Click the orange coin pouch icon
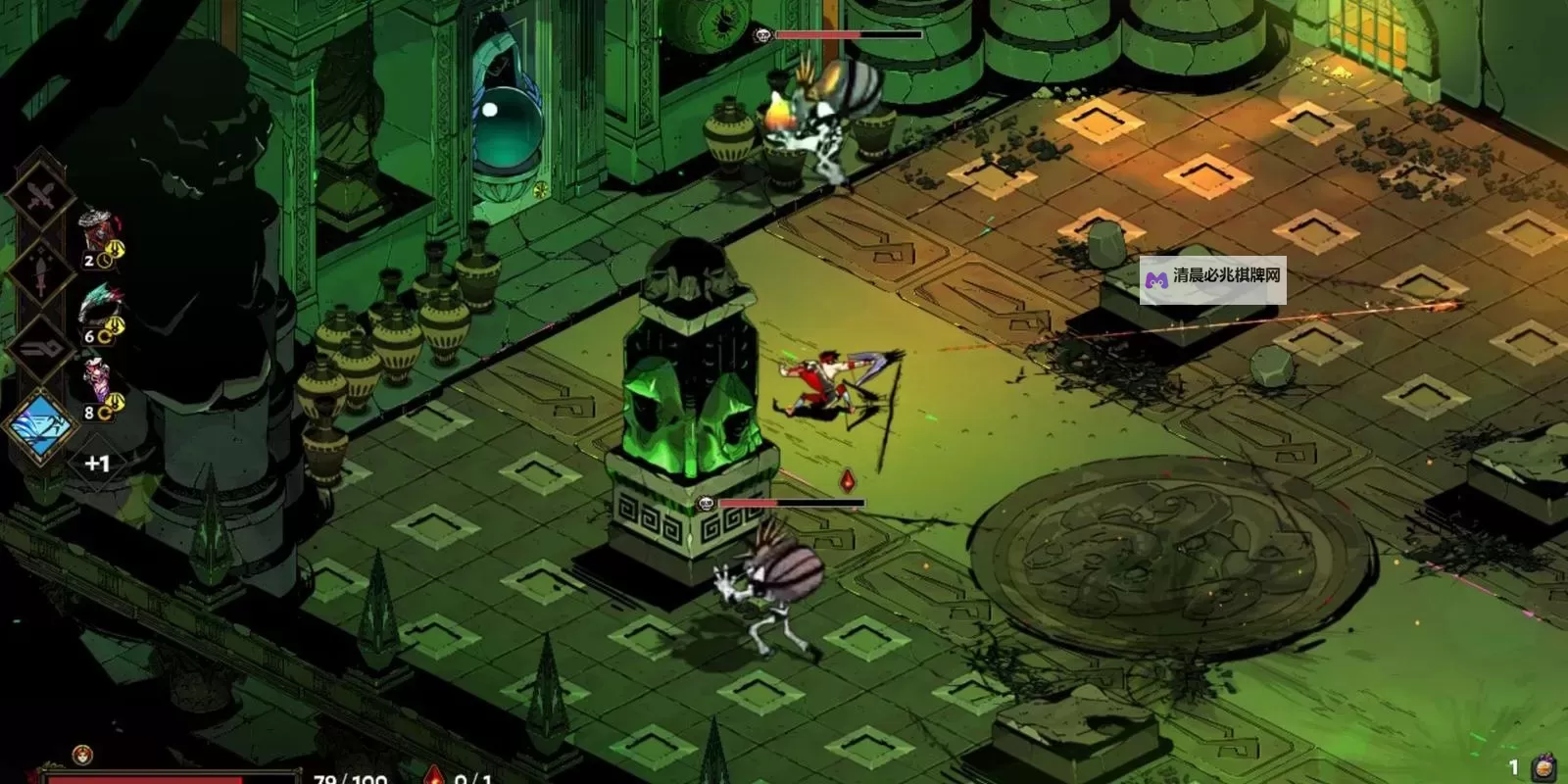This screenshot has height=784, width=1568. pos(1543,767)
